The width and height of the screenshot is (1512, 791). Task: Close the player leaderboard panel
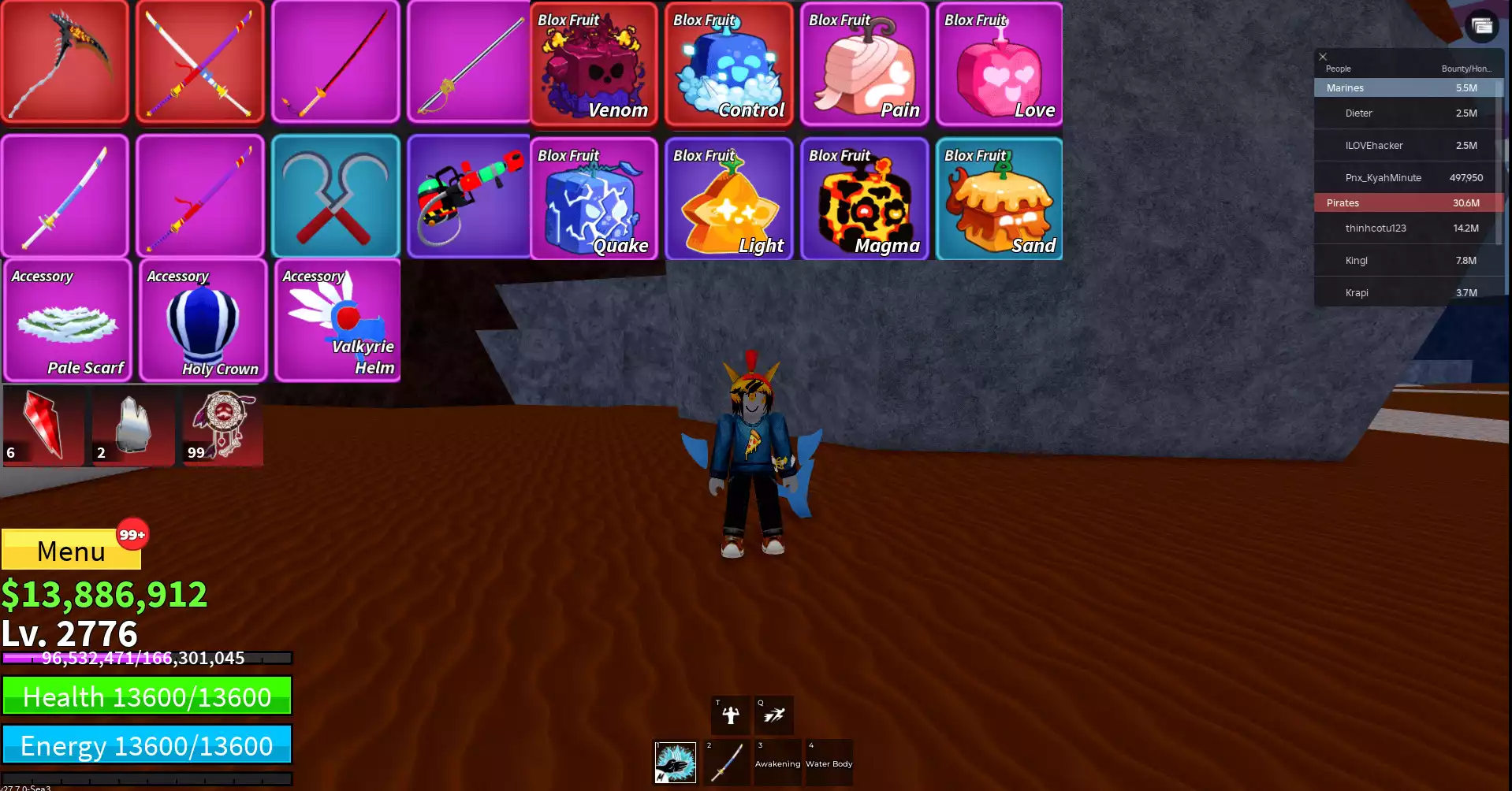point(1323,57)
